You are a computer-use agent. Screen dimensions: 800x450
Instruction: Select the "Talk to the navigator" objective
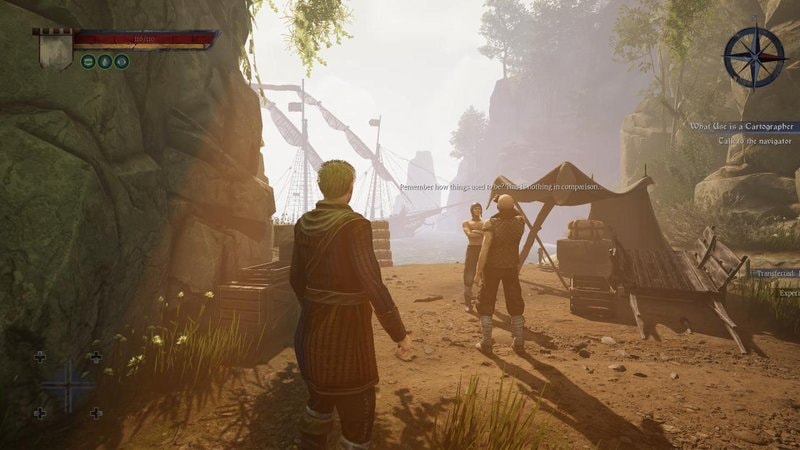[x=755, y=141]
